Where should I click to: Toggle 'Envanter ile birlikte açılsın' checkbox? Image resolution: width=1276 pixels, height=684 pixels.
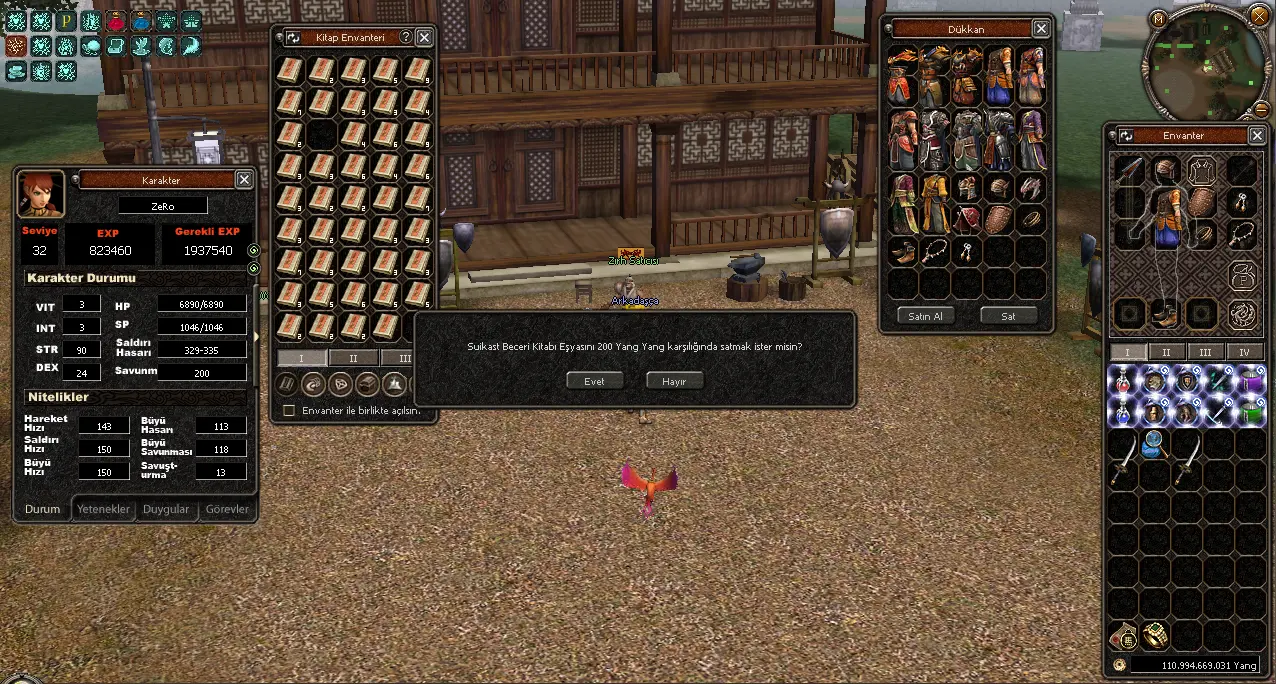point(289,411)
